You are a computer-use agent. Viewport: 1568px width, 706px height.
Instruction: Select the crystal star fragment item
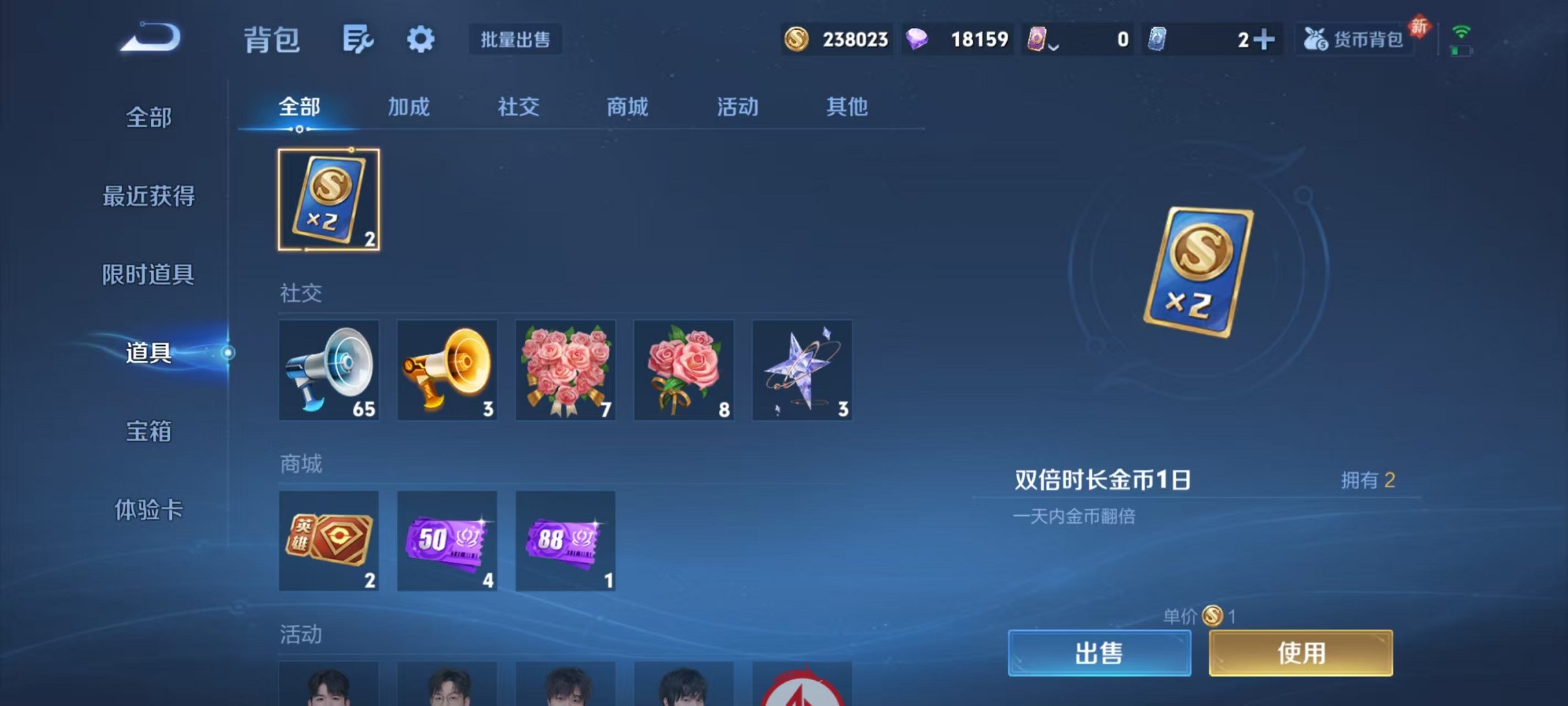click(x=802, y=370)
